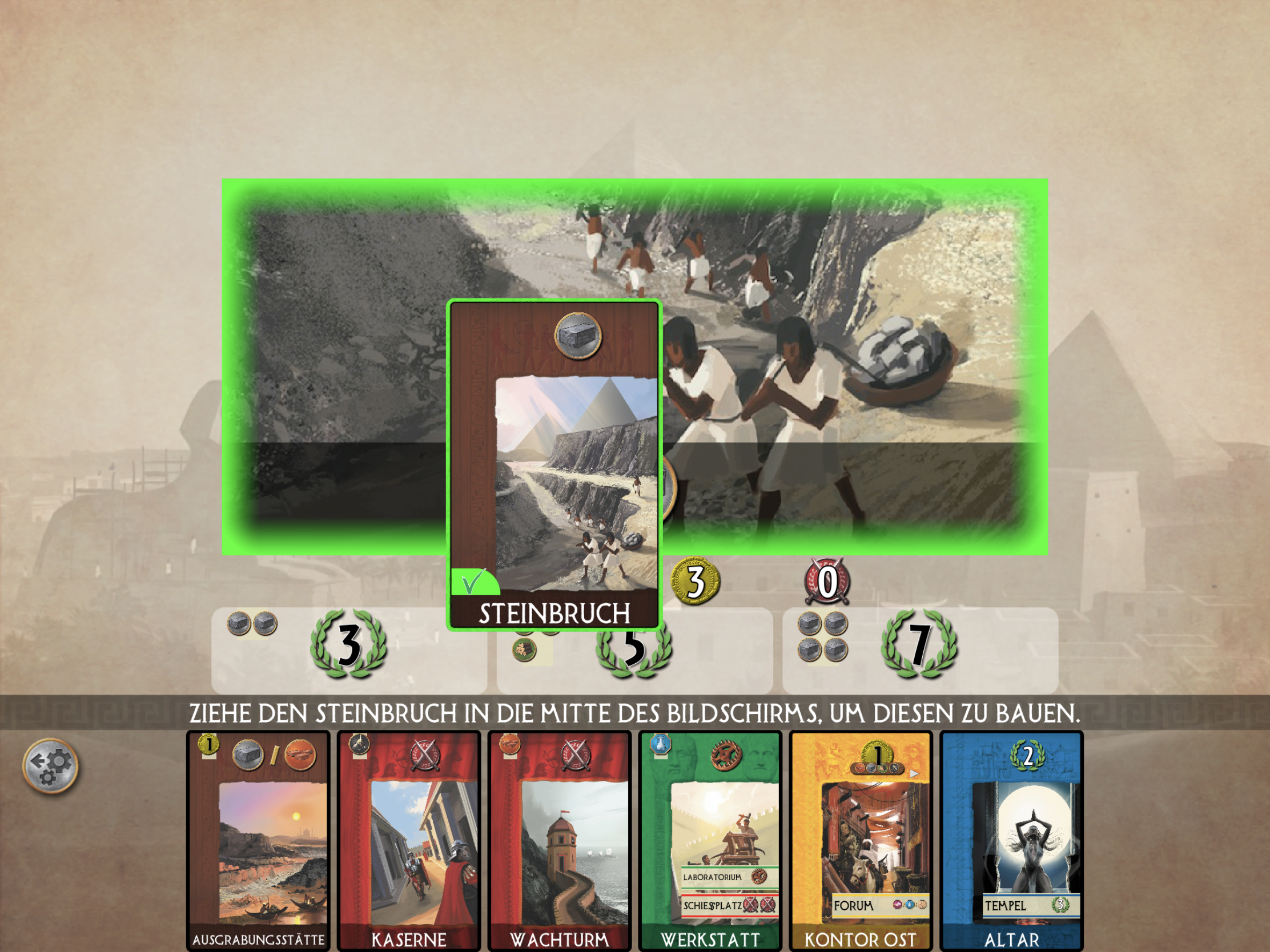Select the Kontor Ost card

pyautogui.click(x=861, y=841)
